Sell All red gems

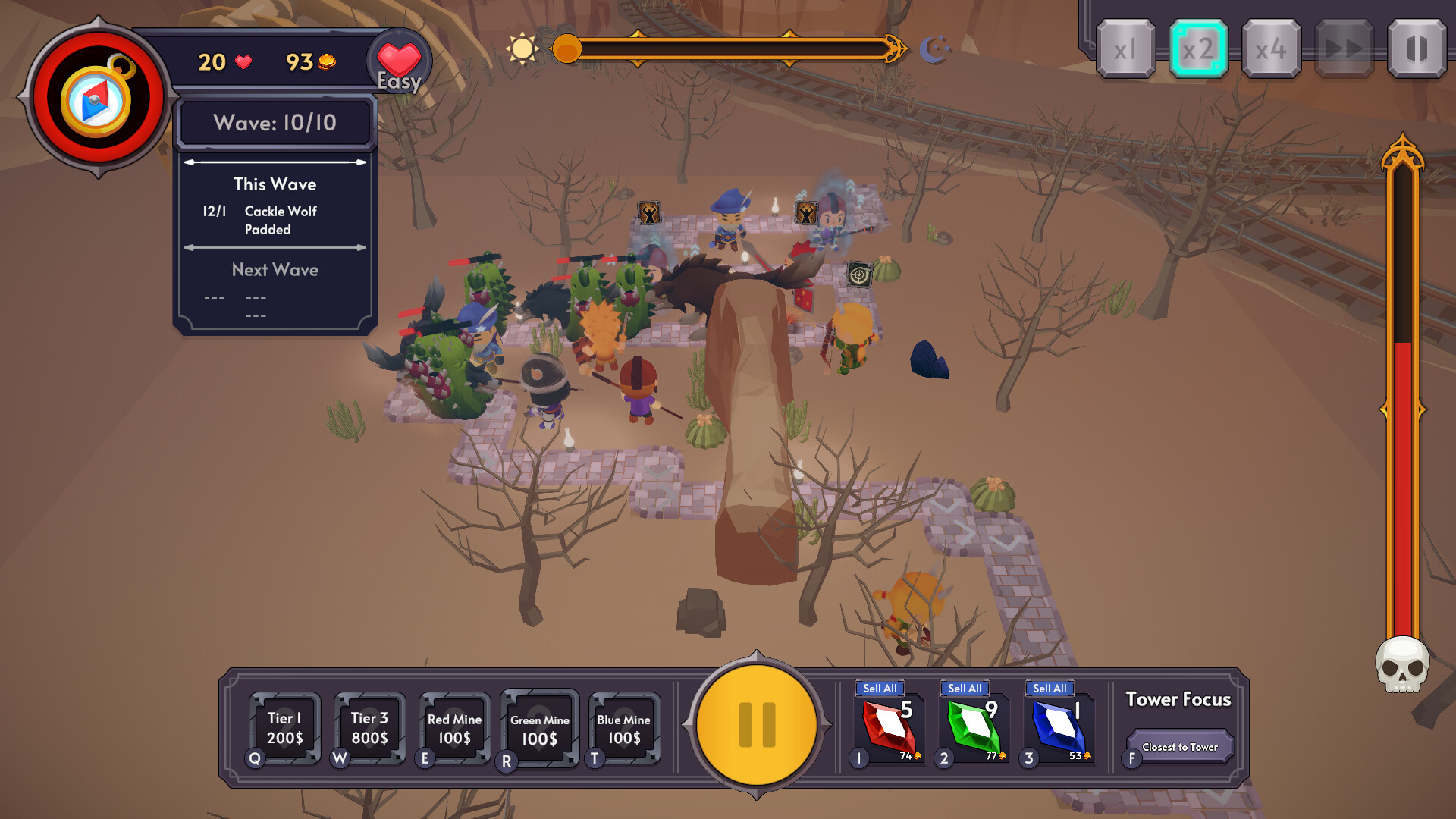(880, 689)
